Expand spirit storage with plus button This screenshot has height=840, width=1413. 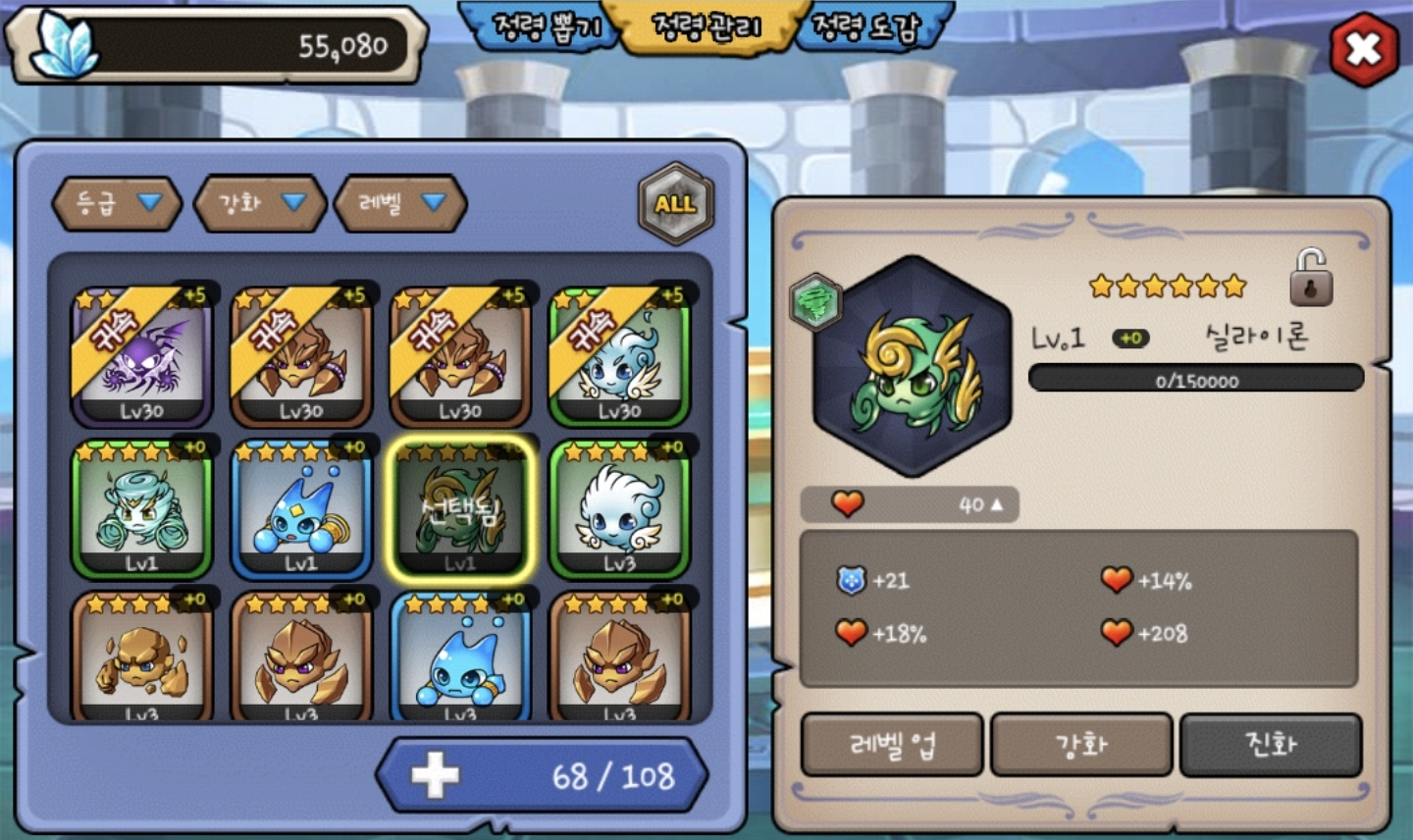pos(435,775)
